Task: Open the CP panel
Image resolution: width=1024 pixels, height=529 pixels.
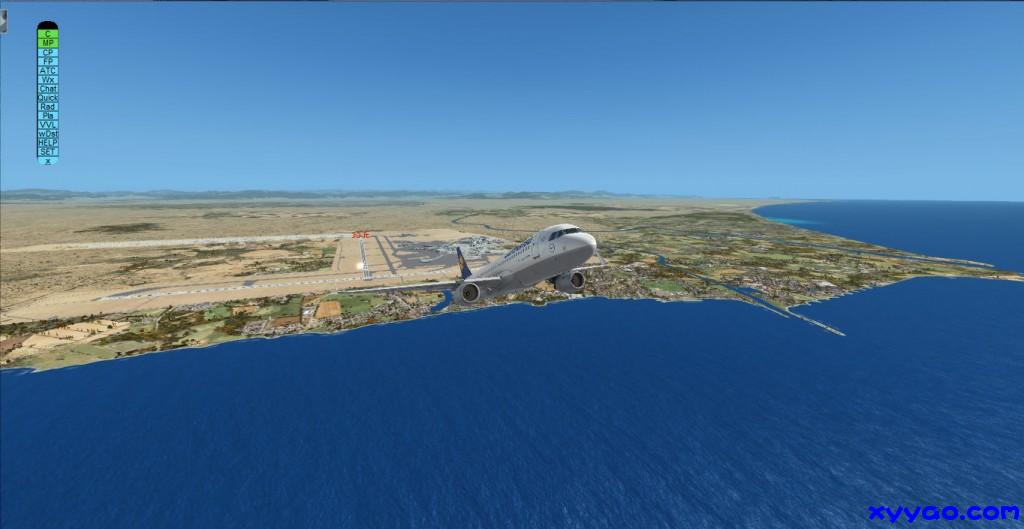Action: (47, 52)
